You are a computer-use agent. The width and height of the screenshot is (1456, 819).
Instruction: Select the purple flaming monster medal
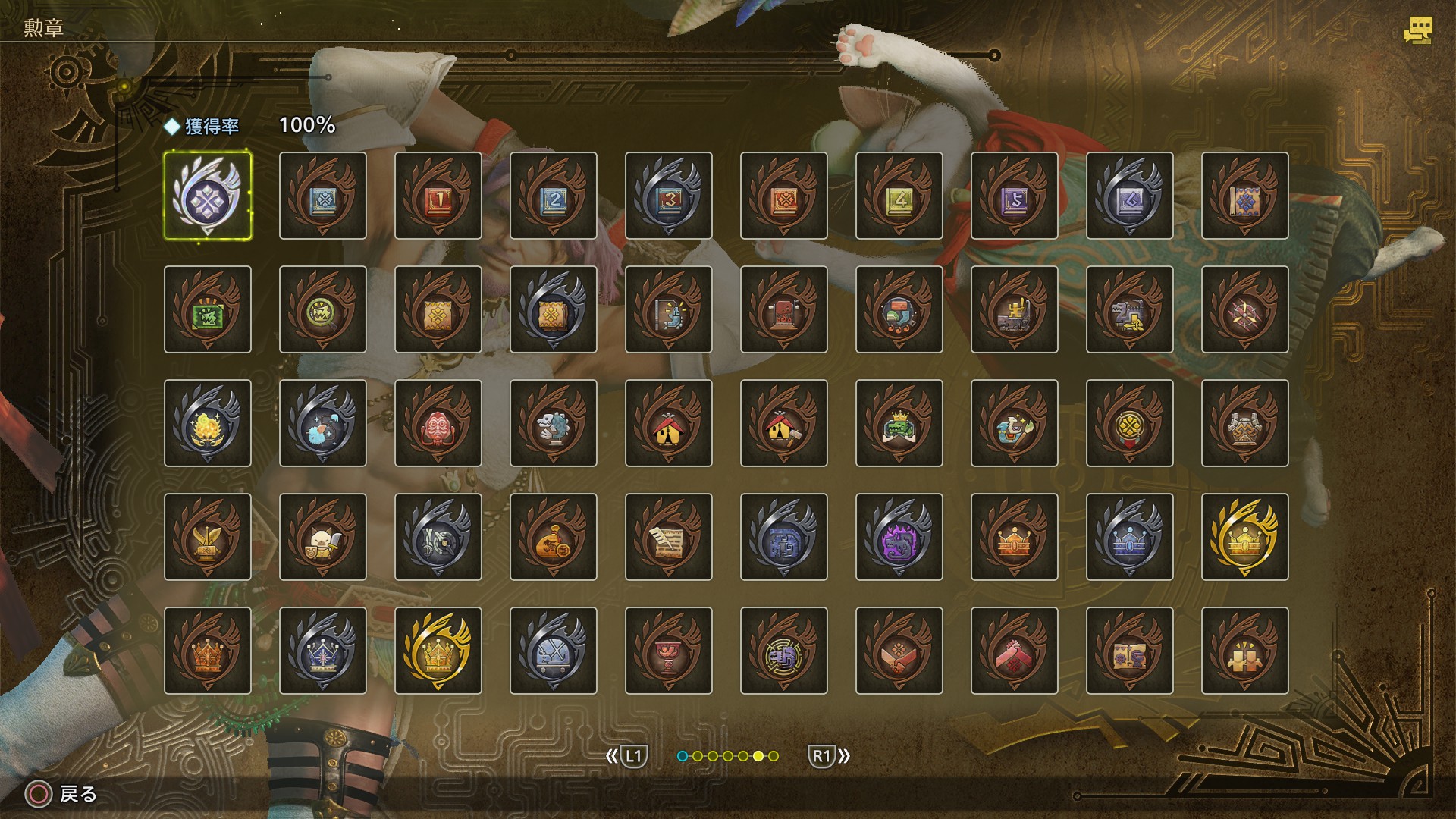point(899,537)
